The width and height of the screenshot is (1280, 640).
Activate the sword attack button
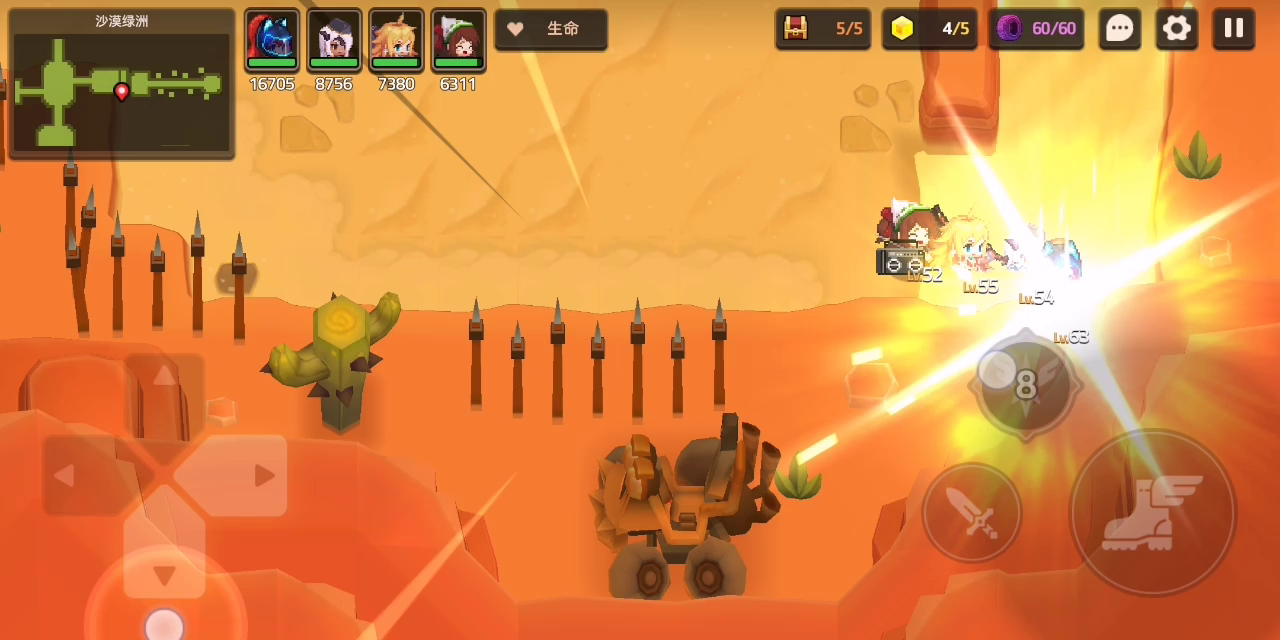pyautogui.click(x=972, y=513)
